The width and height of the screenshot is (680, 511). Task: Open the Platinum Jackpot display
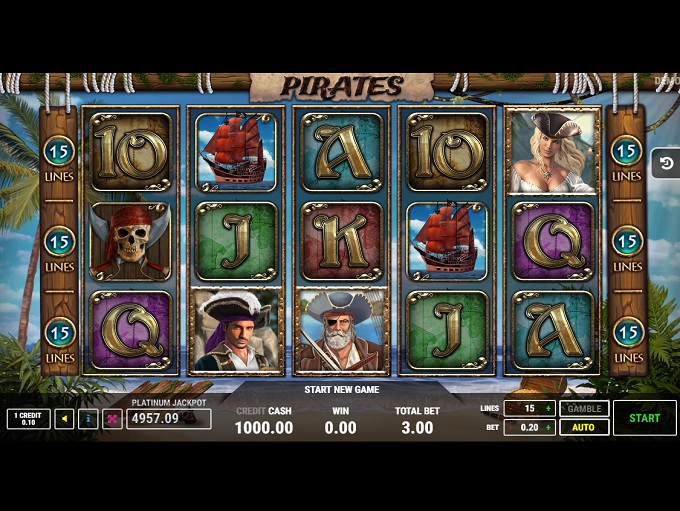pos(168,418)
